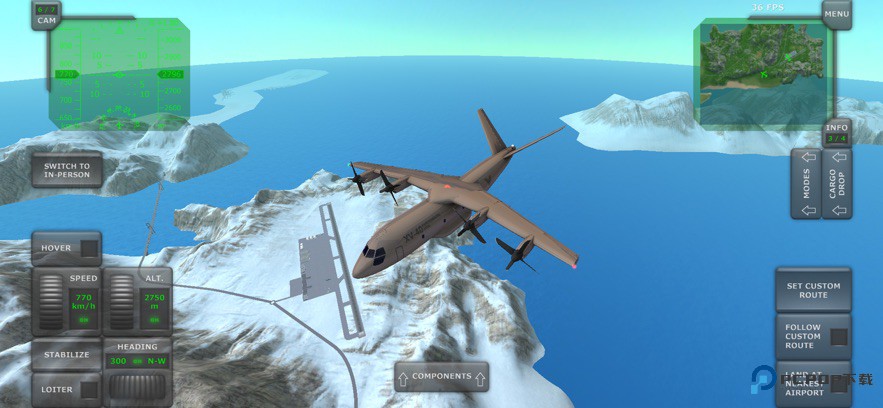Viewport: 883px width, 408px height.
Task: Adjust the ALT. altitude control
Action: click(138, 301)
